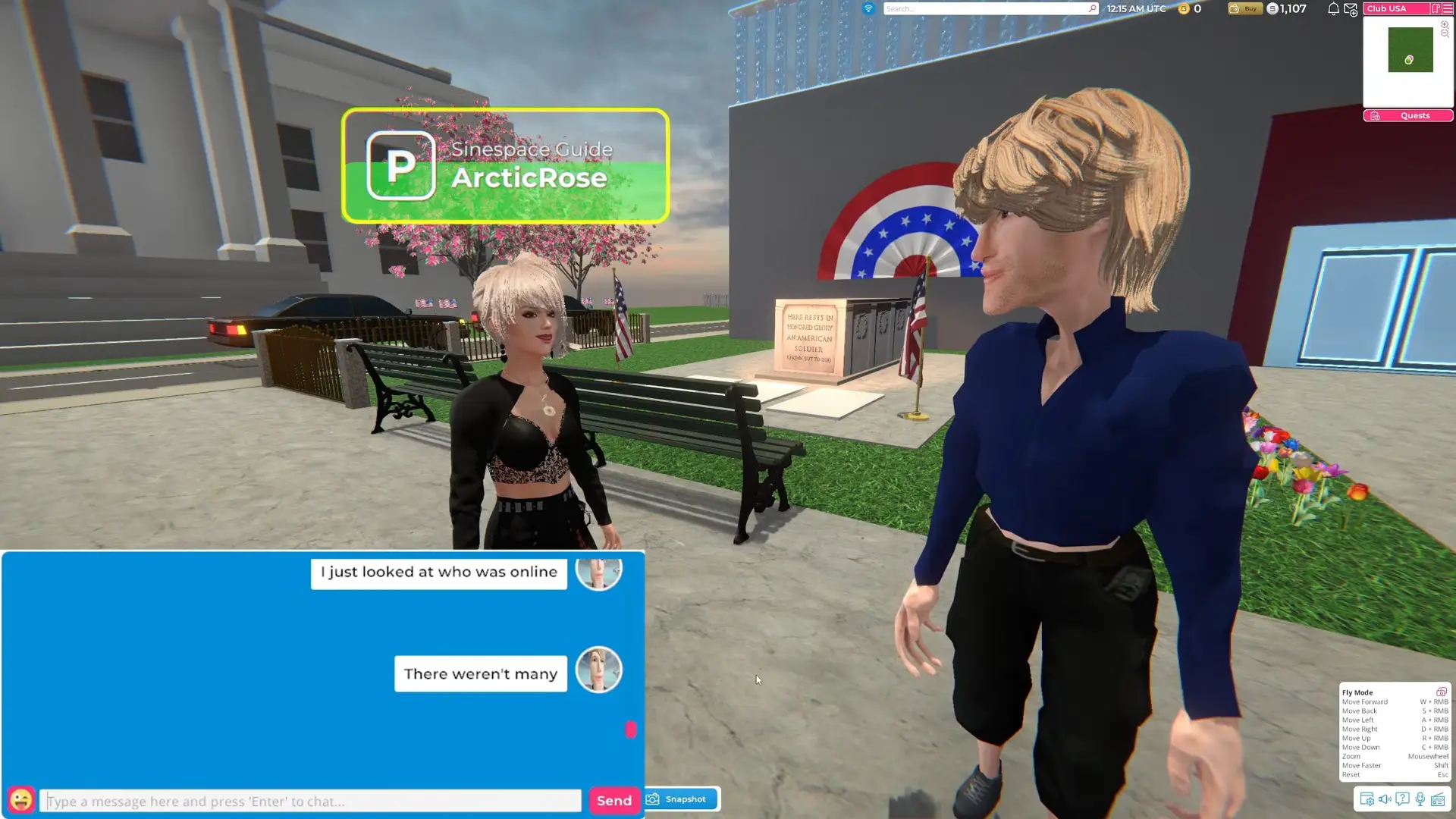Image resolution: width=1456 pixels, height=819 pixels.
Task: Open the emoji picker beside the chat box
Action: coord(23,800)
